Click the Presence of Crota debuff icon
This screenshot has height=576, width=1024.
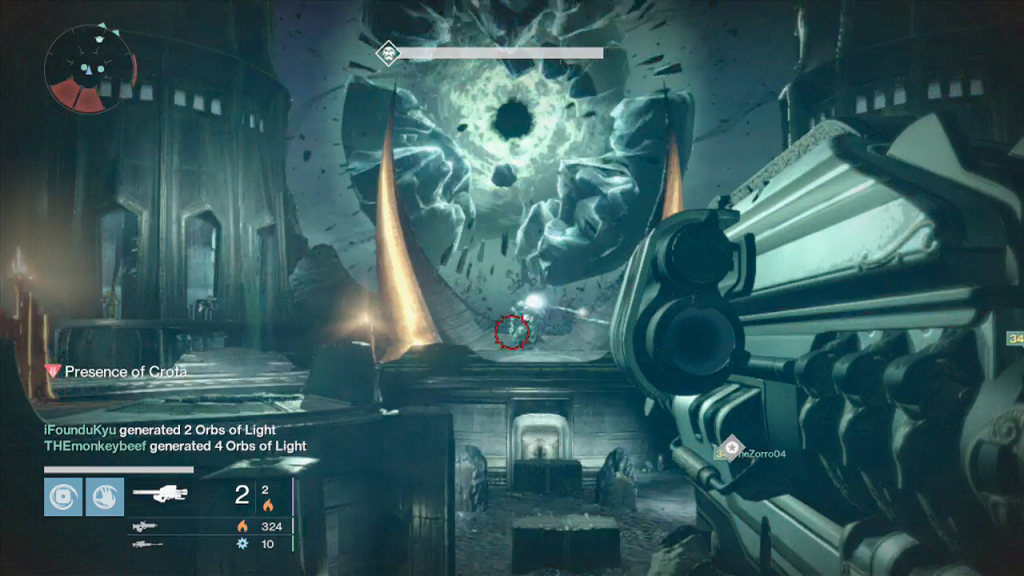[x=54, y=371]
